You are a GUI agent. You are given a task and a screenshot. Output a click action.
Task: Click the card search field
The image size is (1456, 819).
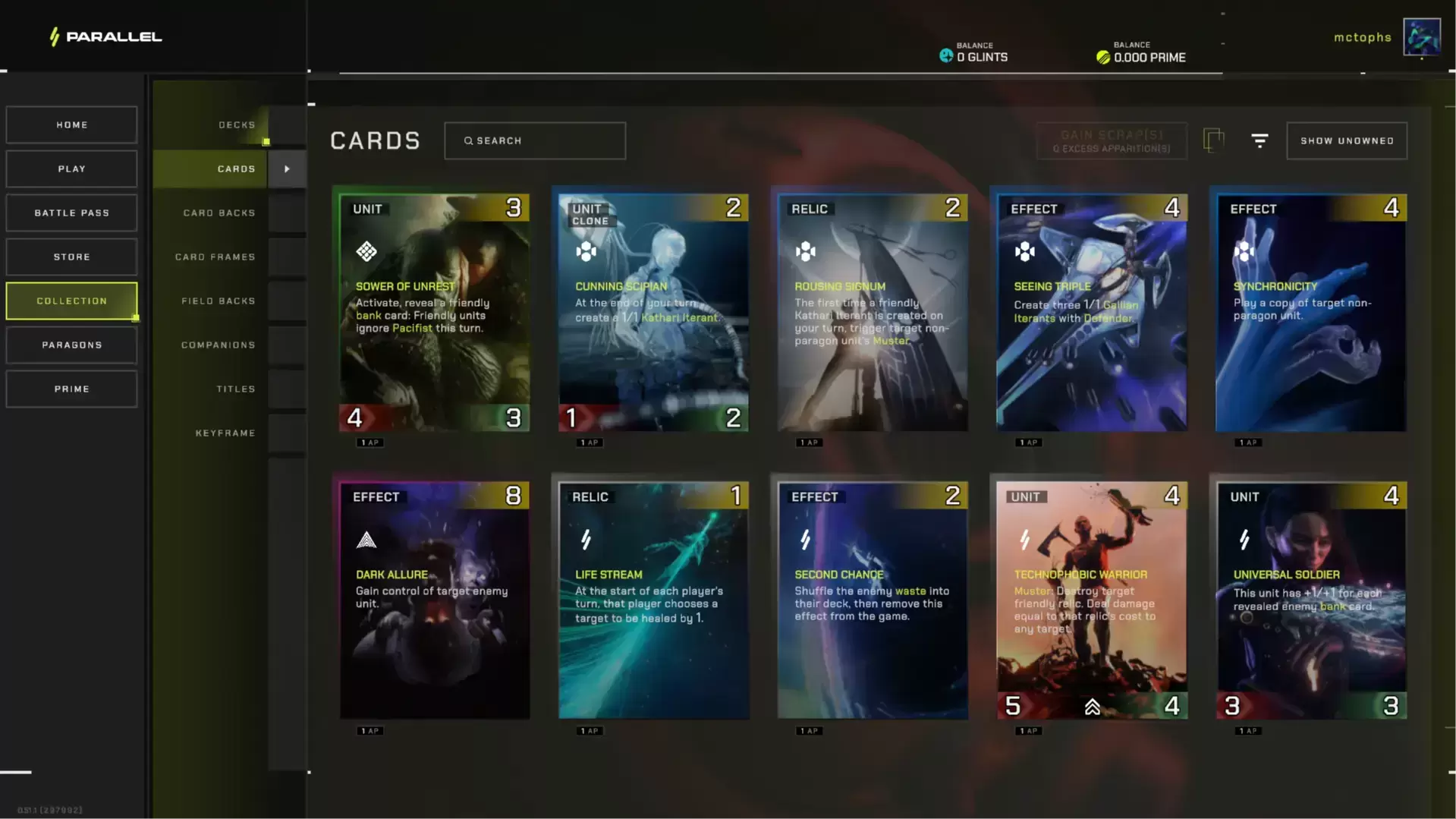tap(535, 140)
